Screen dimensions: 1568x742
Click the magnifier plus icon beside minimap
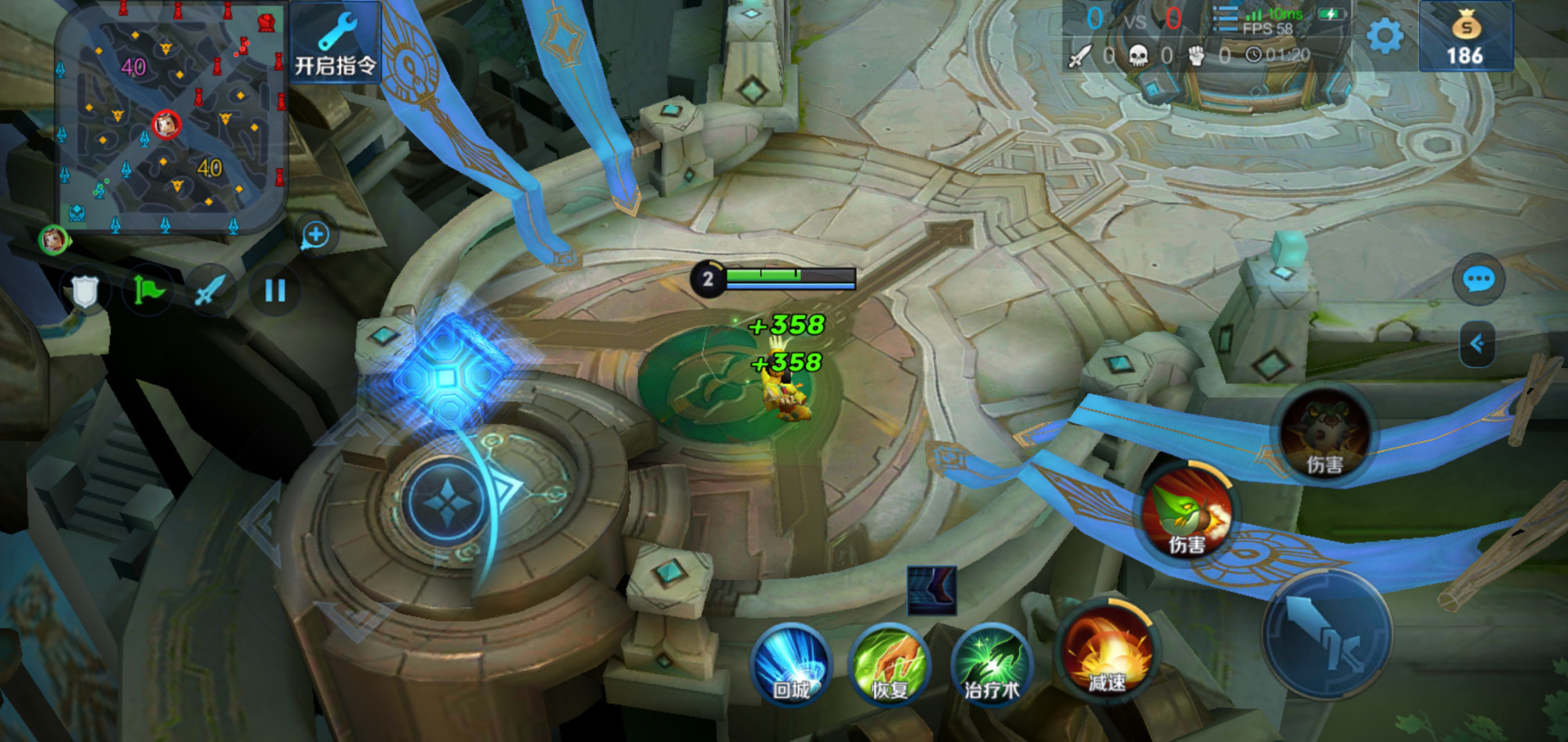tap(315, 235)
